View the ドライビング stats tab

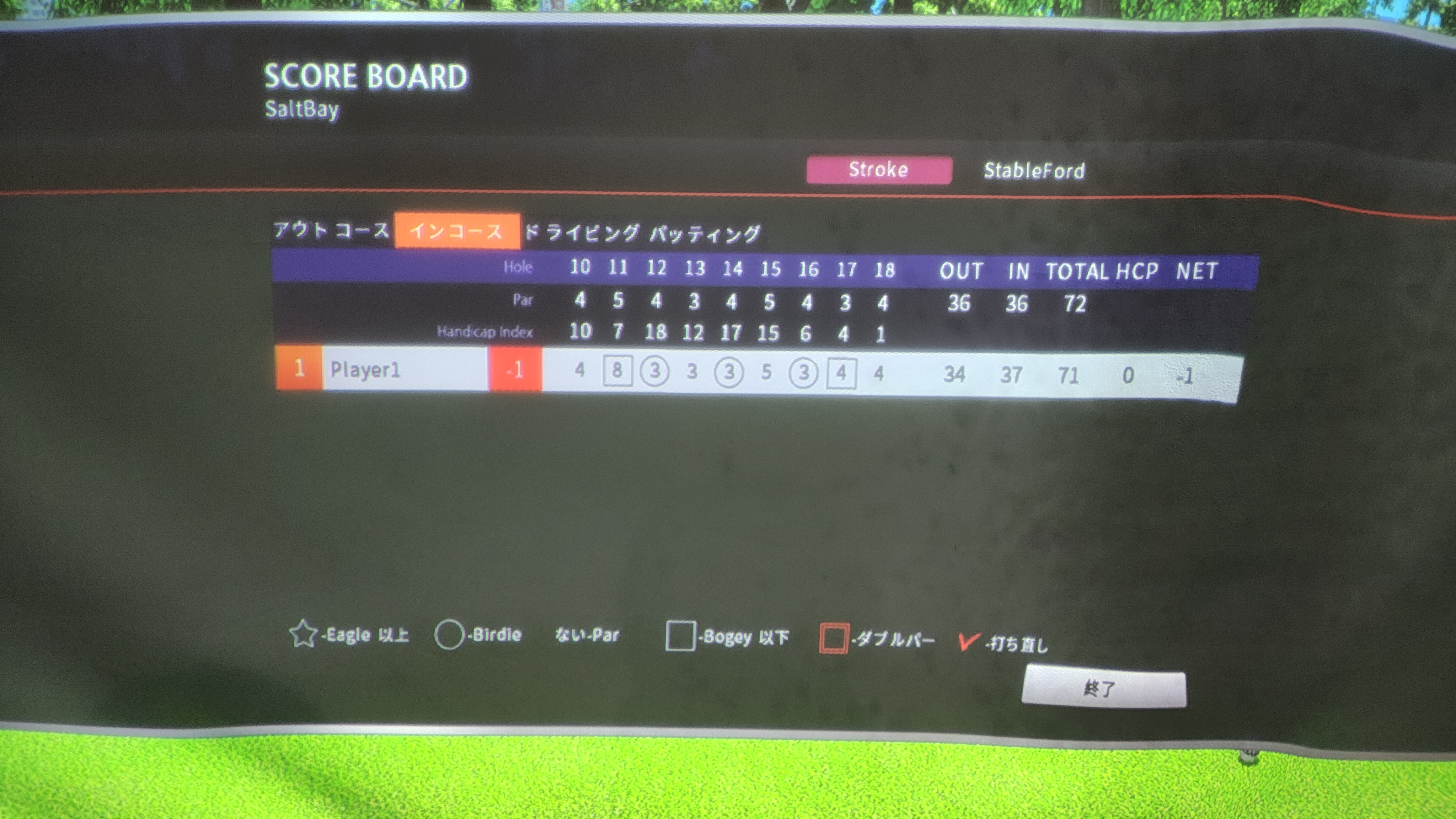(582, 232)
